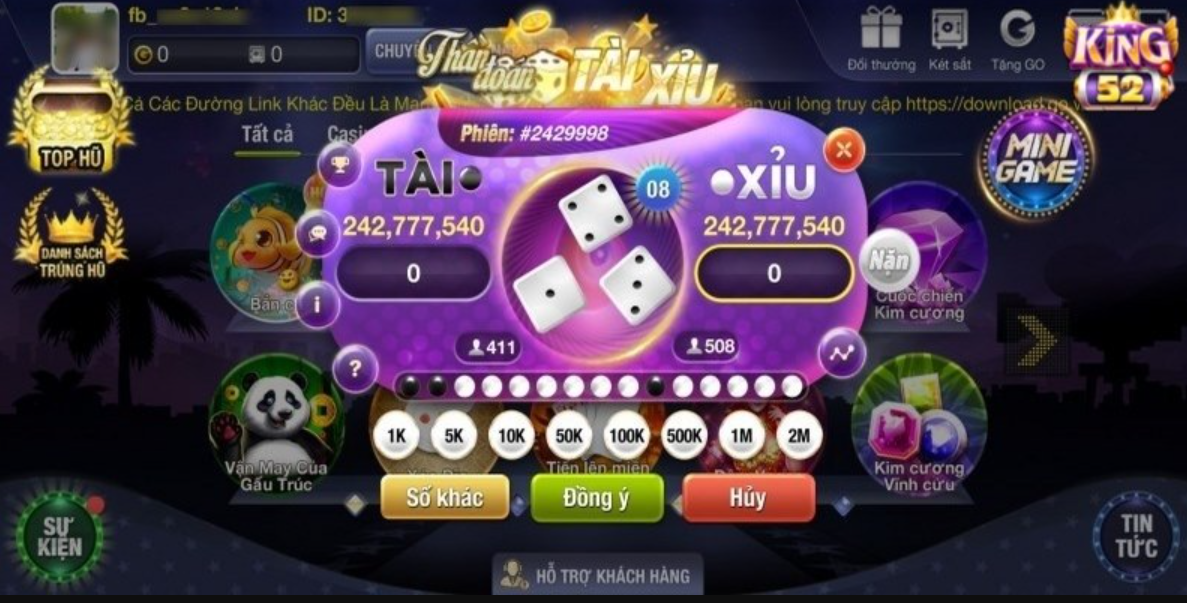Viewport: 1187px width, 603px height.
Task: Open the Sự Kiện events button
Action: tap(60, 536)
